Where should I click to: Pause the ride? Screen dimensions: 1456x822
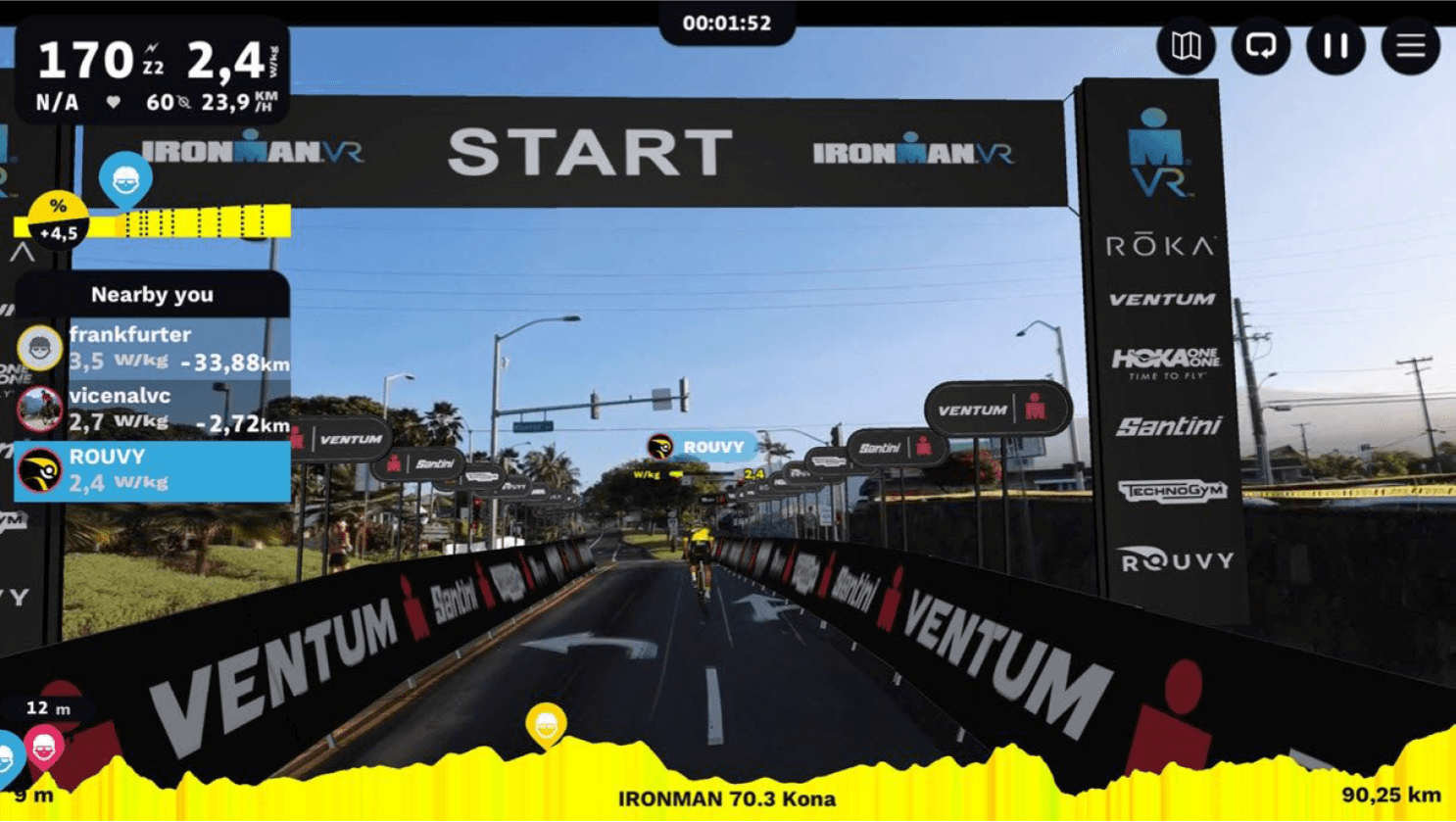point(1335,46)
